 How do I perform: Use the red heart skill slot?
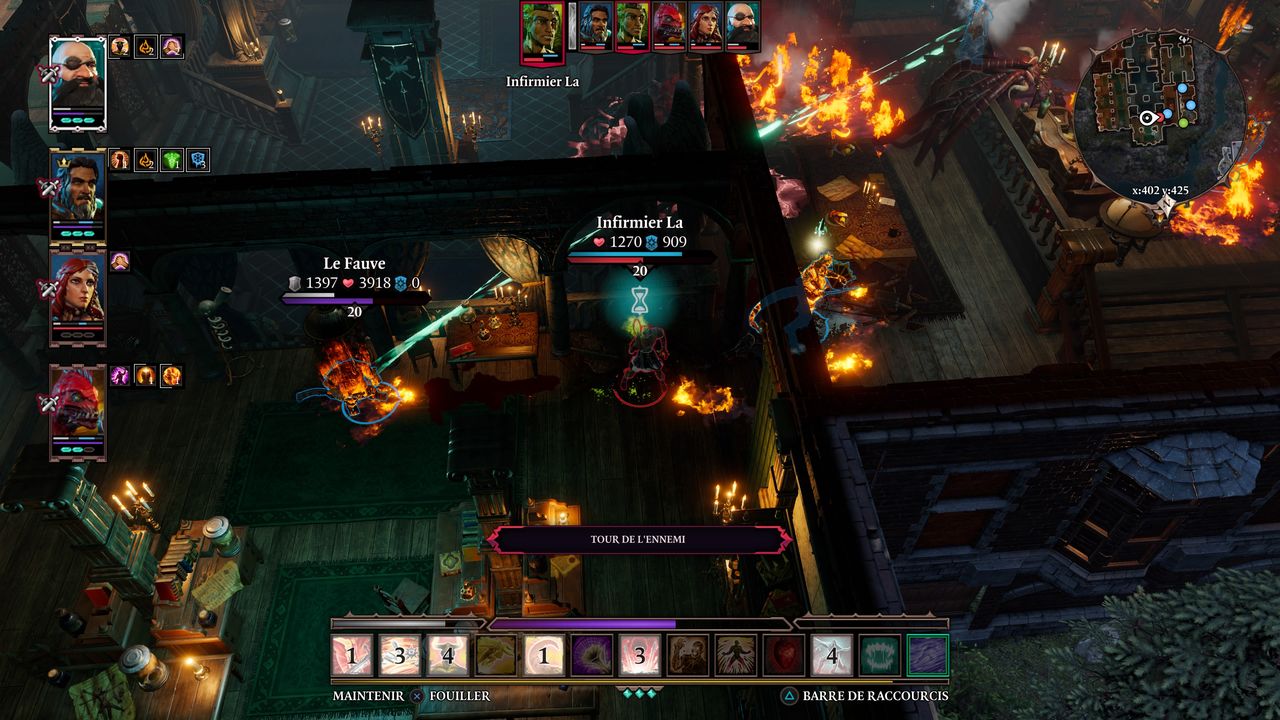[x=784, y=655]
